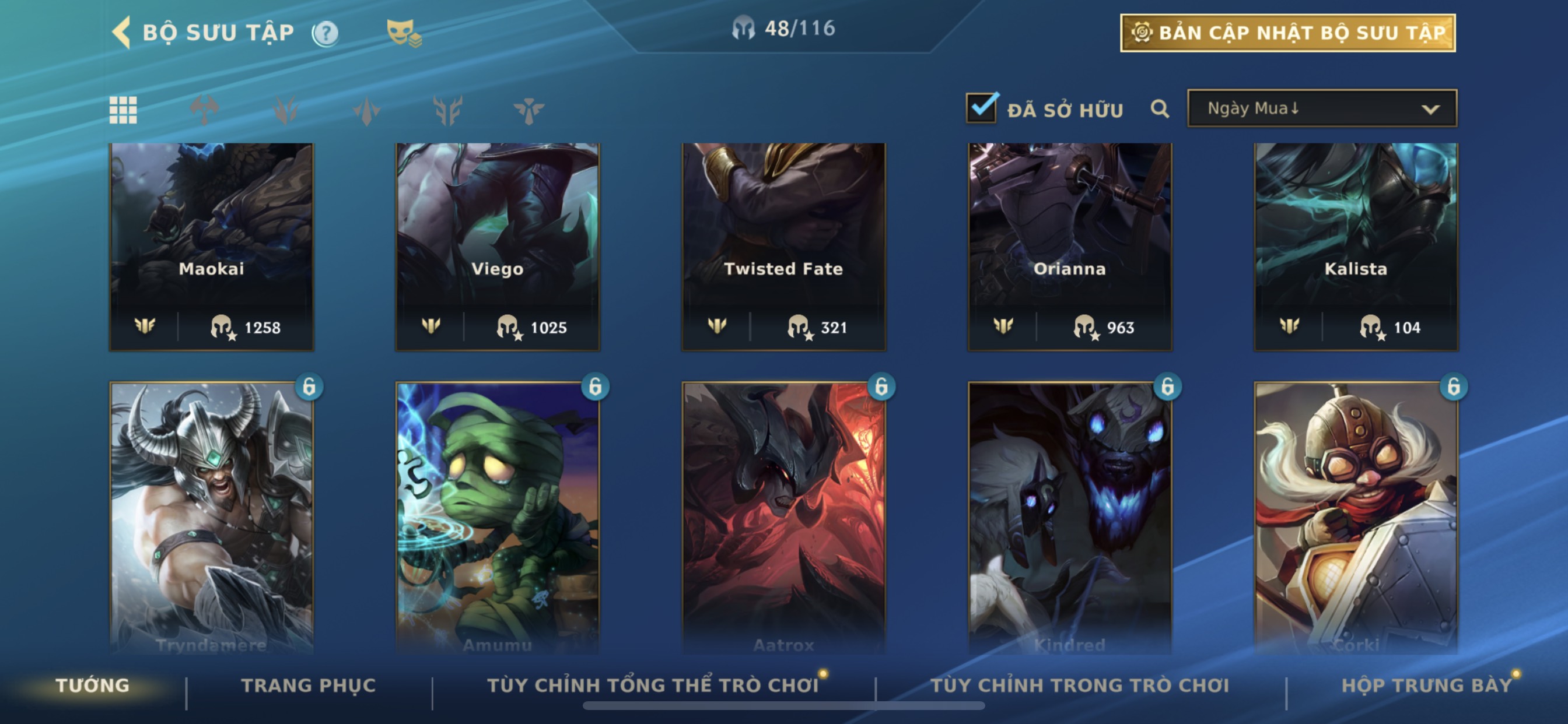Open the Twisted Fate champion card

[783, 246]
